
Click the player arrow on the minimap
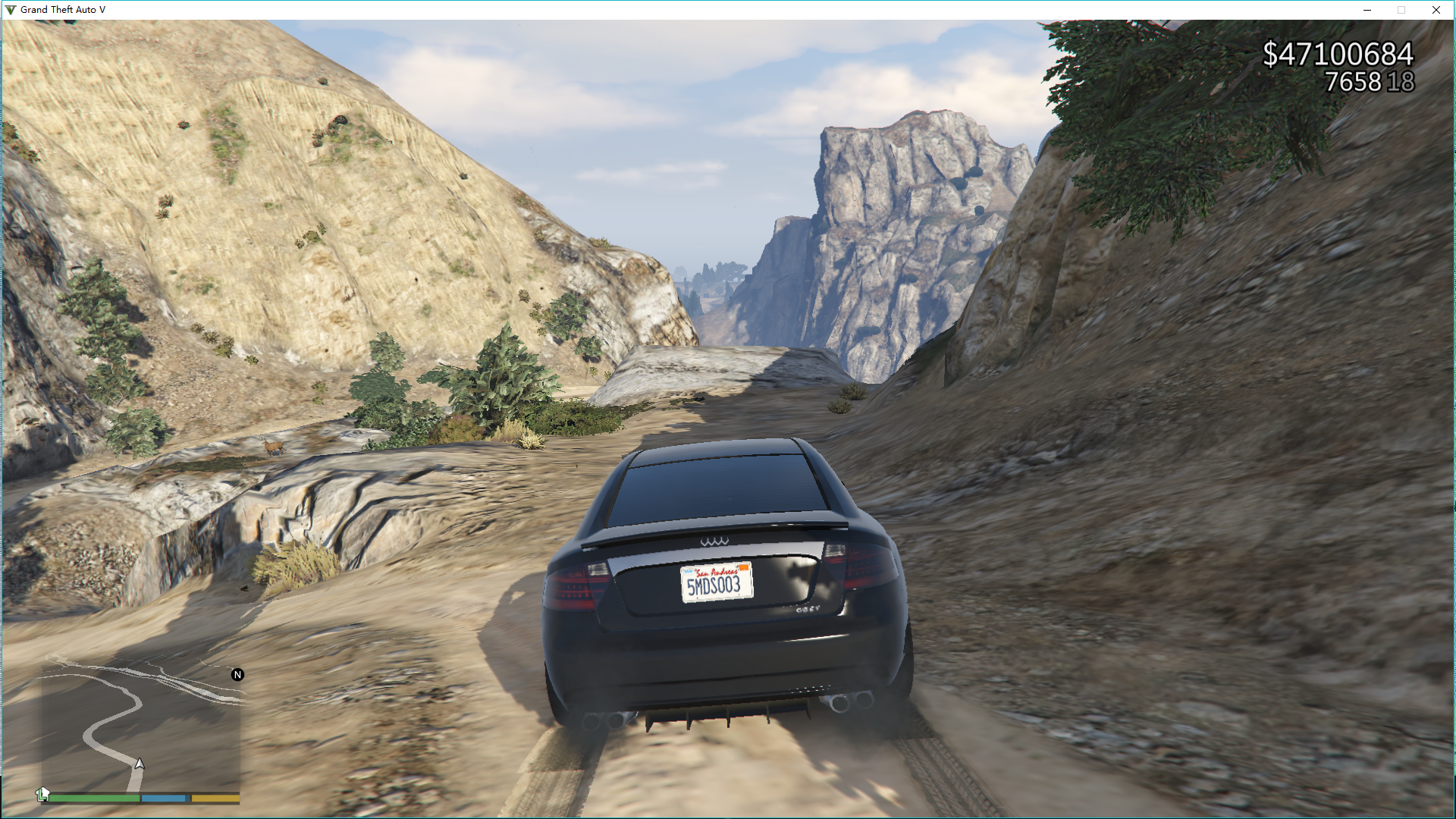140,764
